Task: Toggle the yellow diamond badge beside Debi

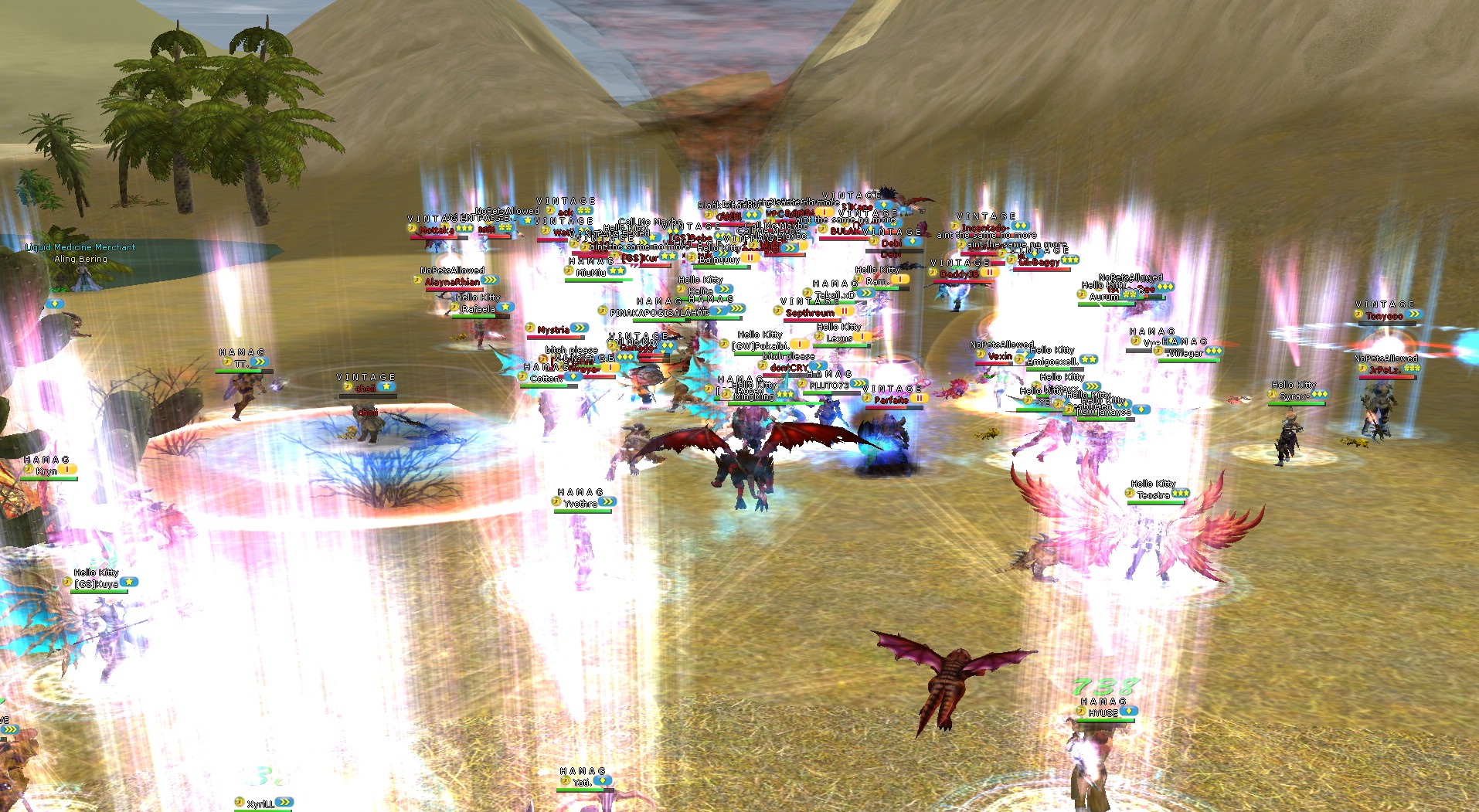Action: coord(913,242)
